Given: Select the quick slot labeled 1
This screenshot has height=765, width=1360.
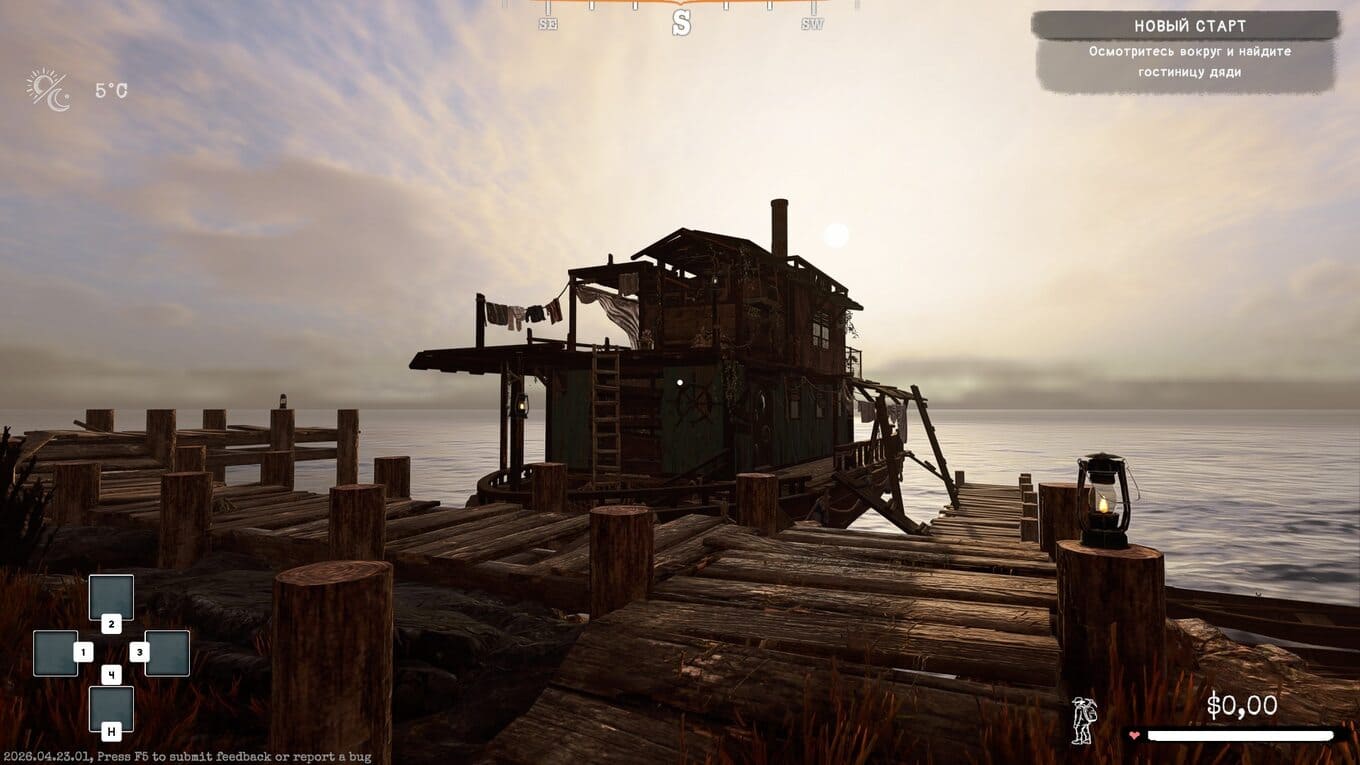Looking at the screenshot, I should coord(56,653).
